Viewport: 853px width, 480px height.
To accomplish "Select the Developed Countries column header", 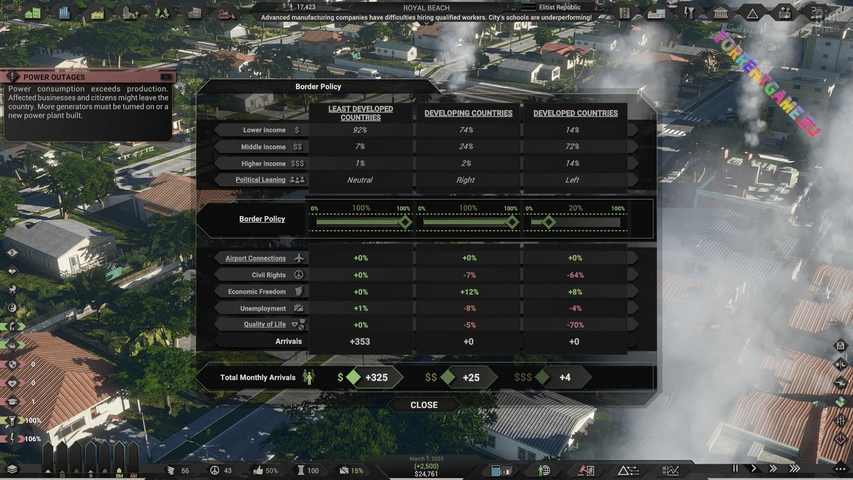I will tap(575, 113).
